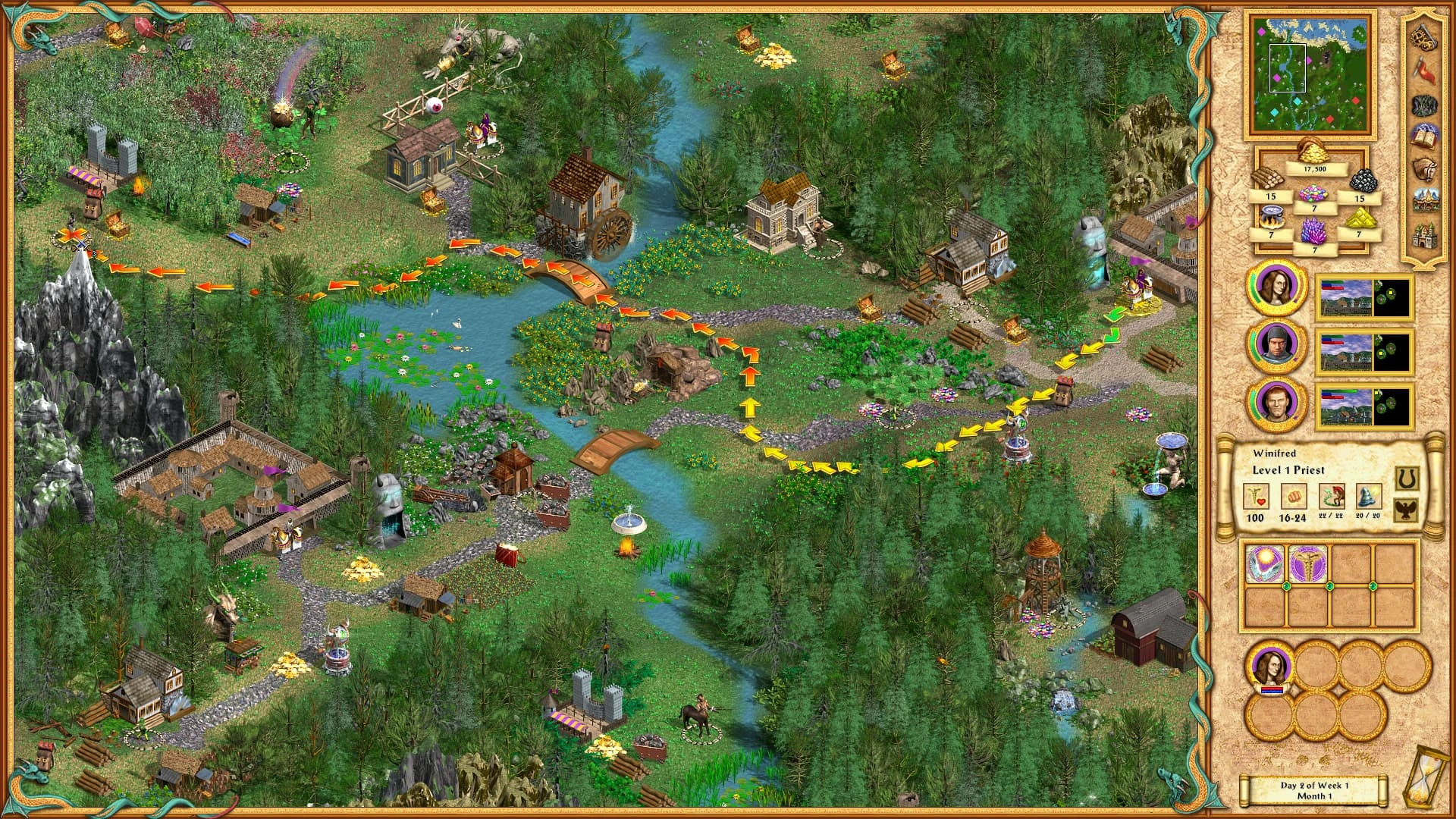Click the horseshoe luck indicator
The width and height of the screenshot is (1456, 819).
(1405, 477)
